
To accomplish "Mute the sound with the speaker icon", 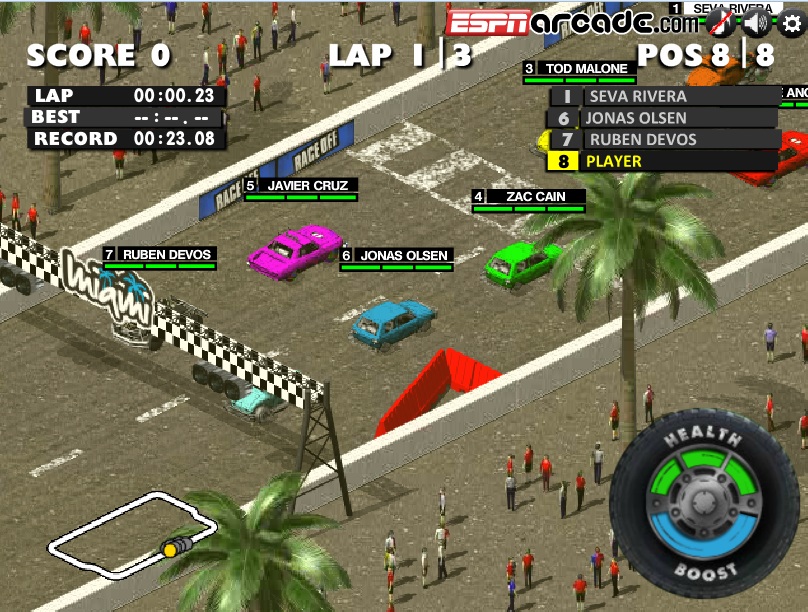I will click(757, 23).
